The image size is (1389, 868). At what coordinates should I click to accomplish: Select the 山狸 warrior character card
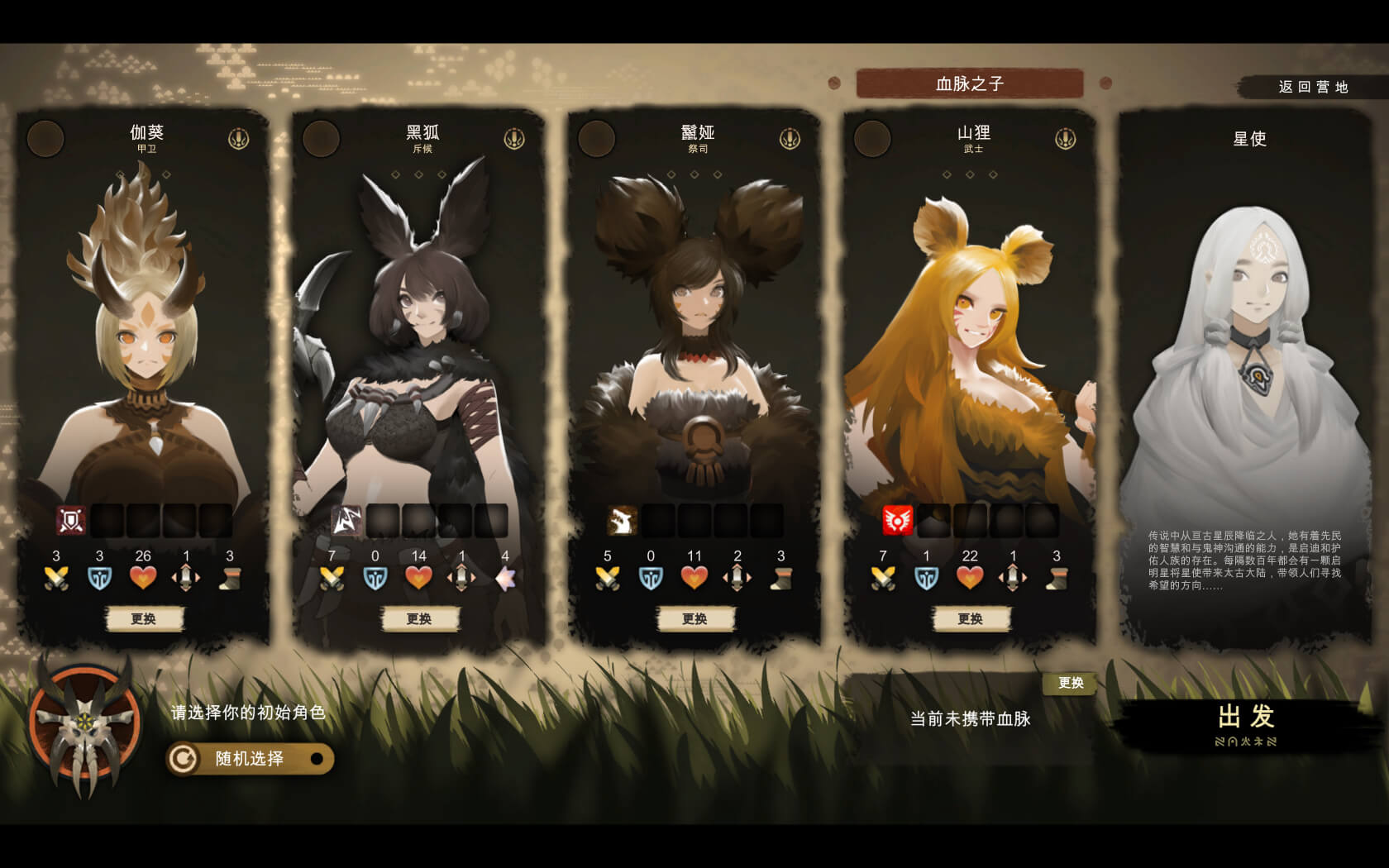(x=970, y=331)
